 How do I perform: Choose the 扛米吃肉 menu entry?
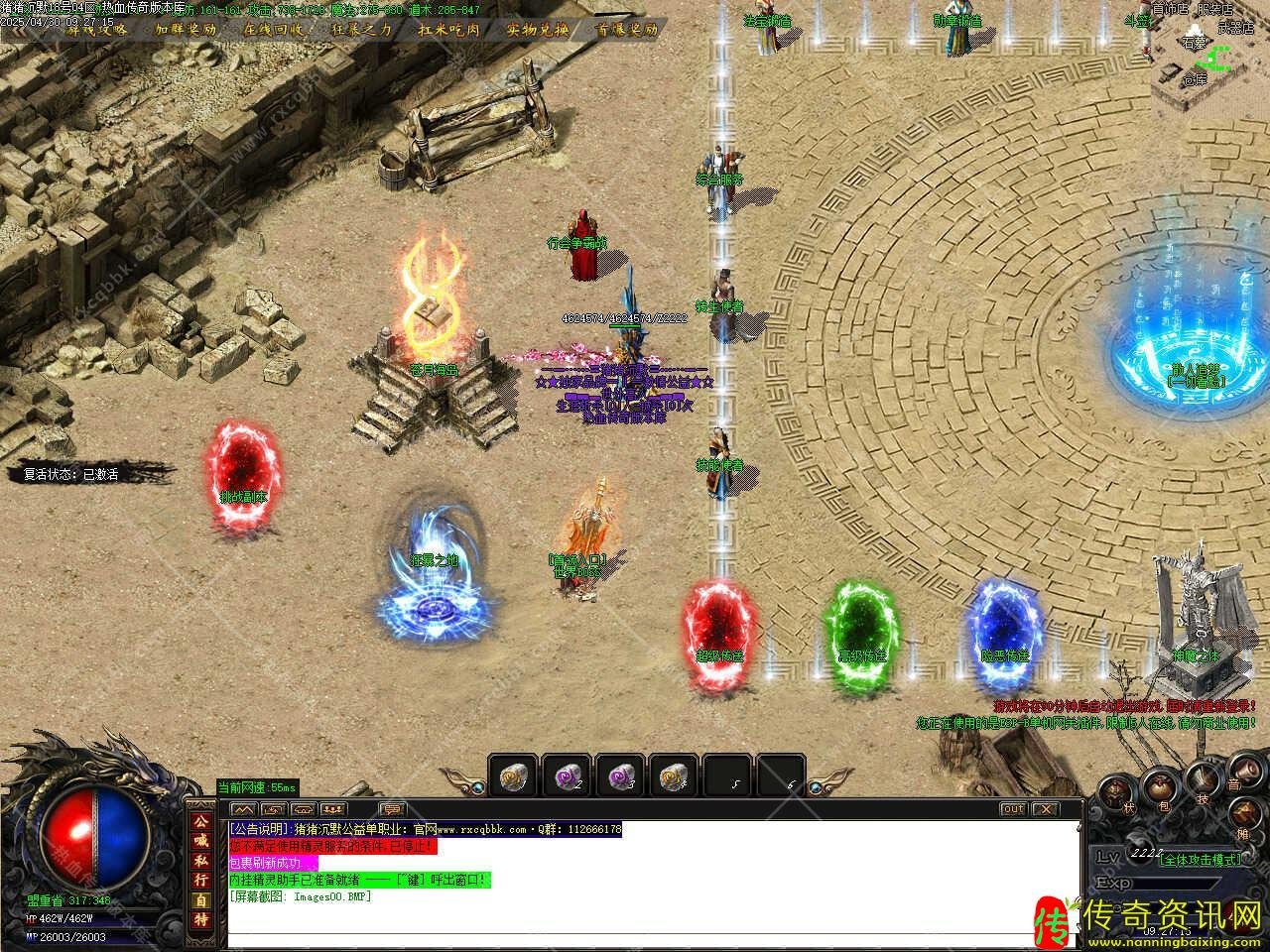(x=448, y=29)
